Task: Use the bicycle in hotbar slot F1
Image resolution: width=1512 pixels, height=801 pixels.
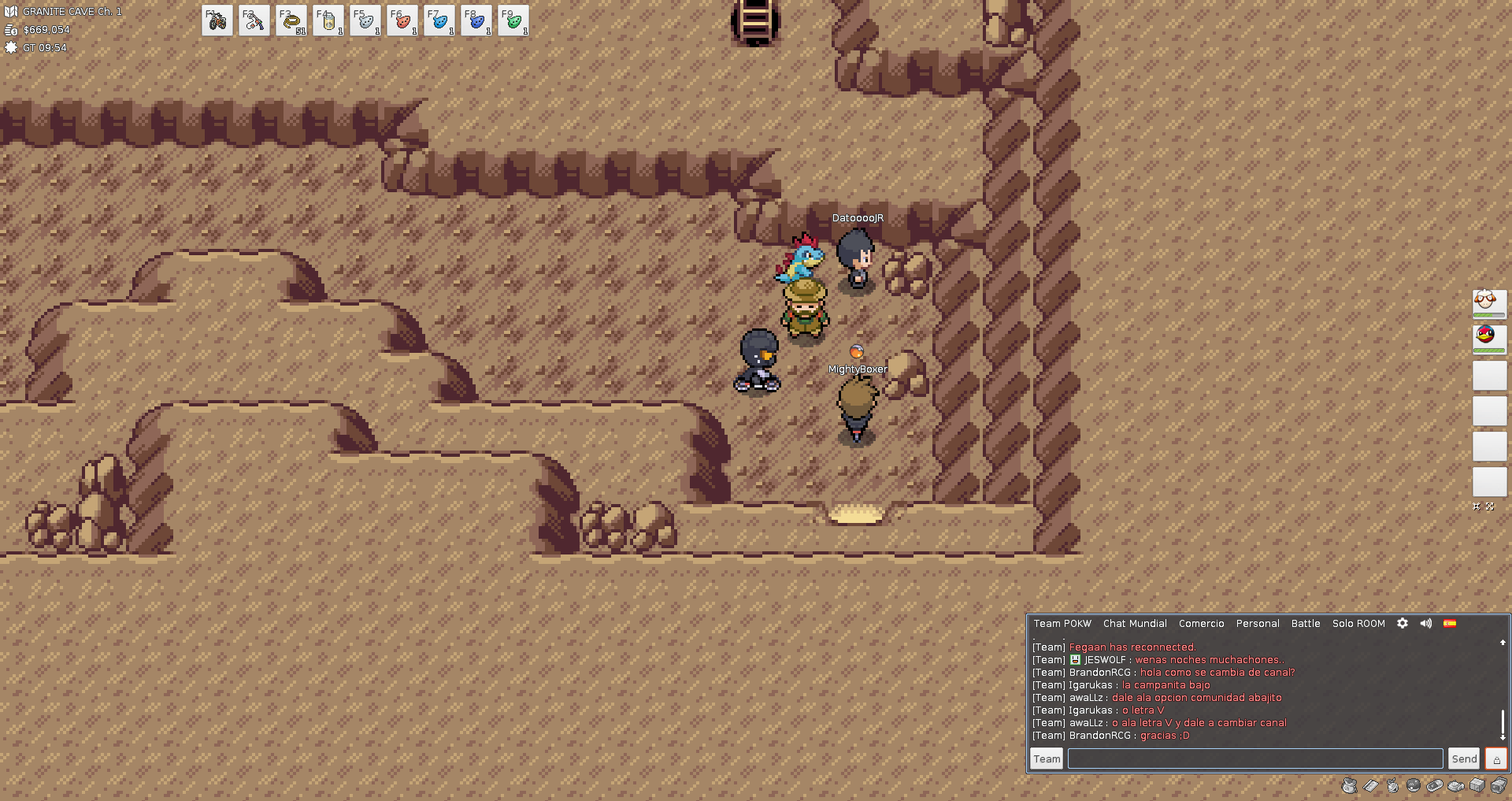Action: pos(217,21)
